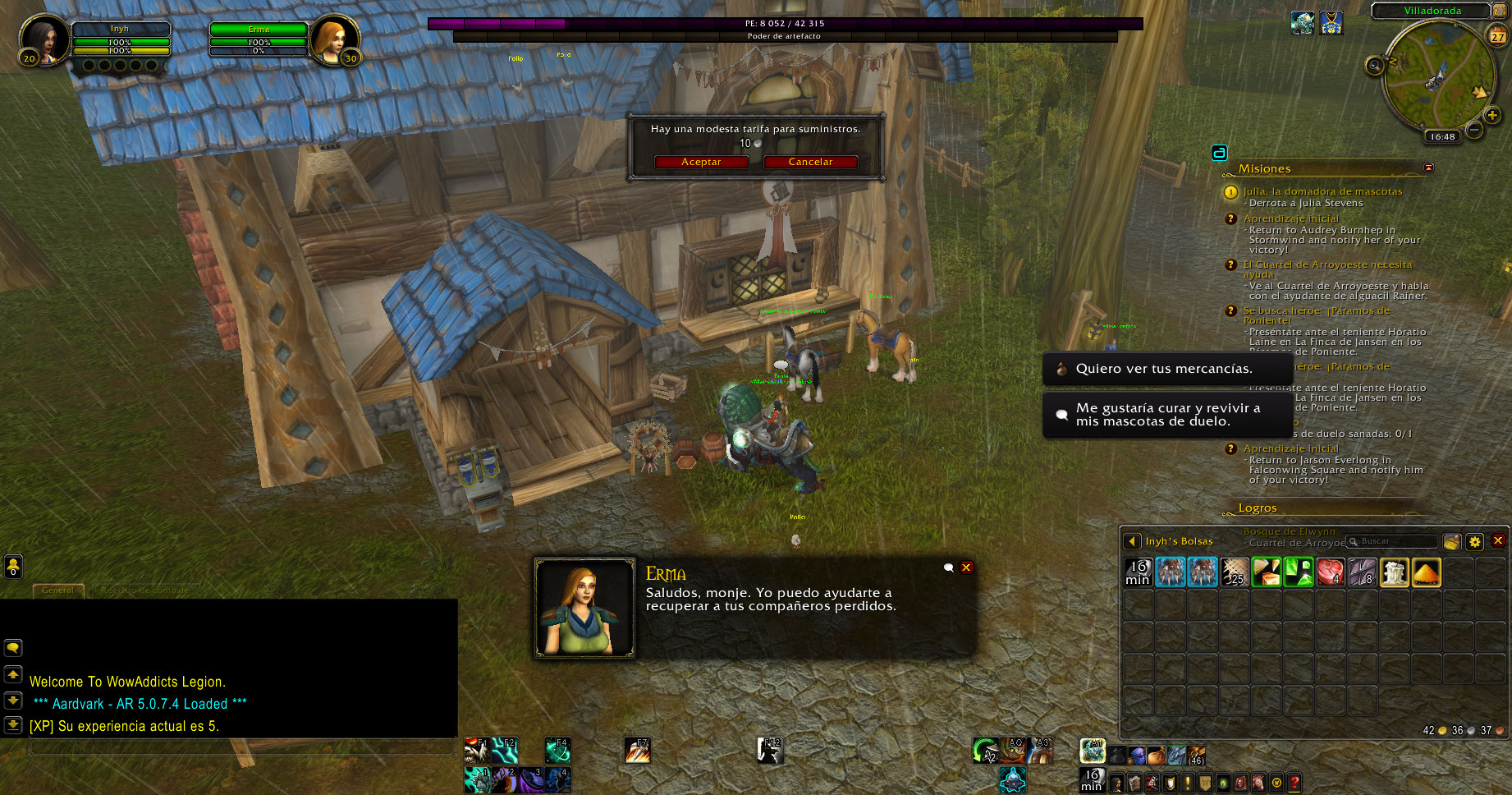Choose "Quiero ver tus mercancías" dialogue option
The width and height of the screenshot is (1512, 795).
pos(1164,369)
